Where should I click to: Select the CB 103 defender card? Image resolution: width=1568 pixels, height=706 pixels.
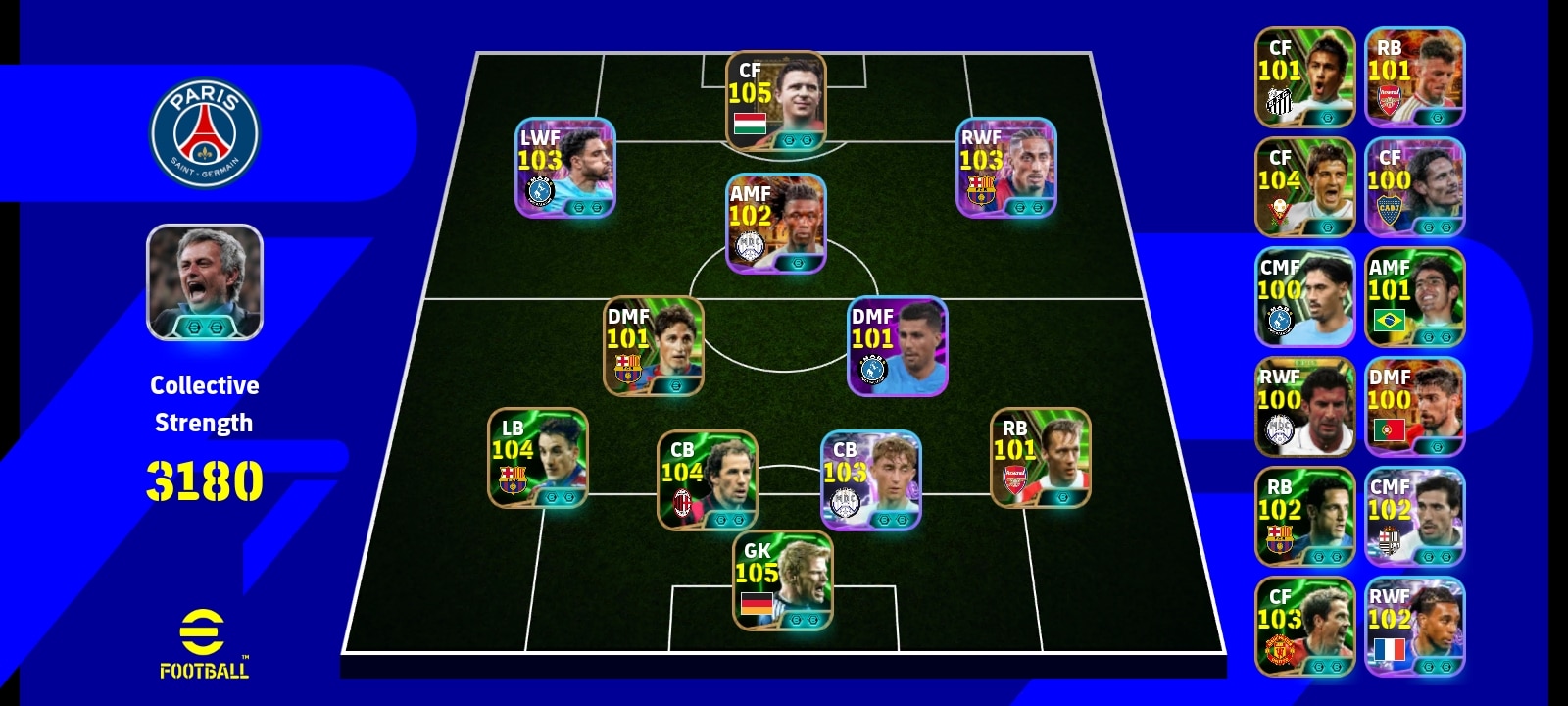click(x=870, y=480)
